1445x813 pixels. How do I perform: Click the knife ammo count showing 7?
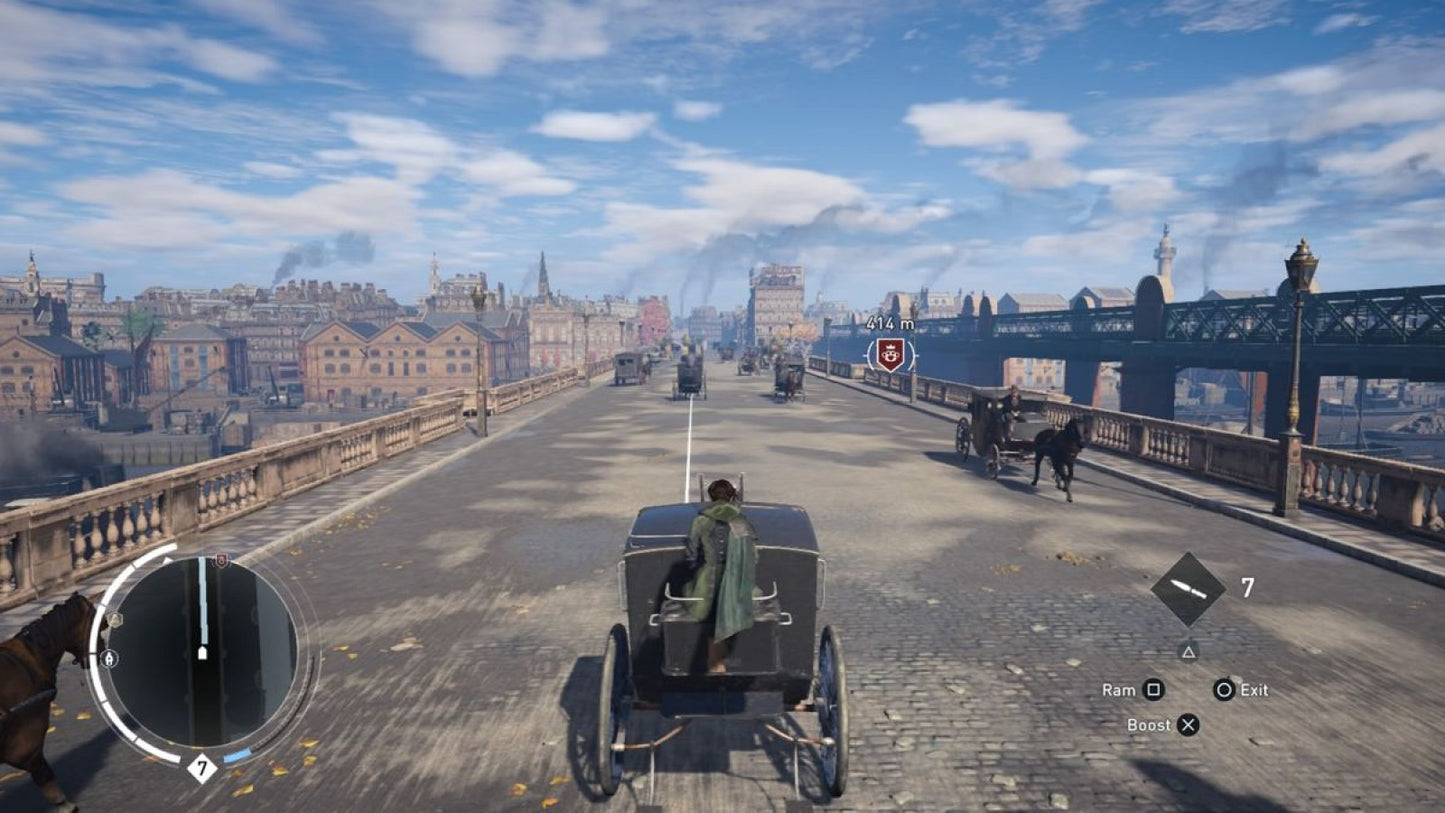tap(1247, 586)
